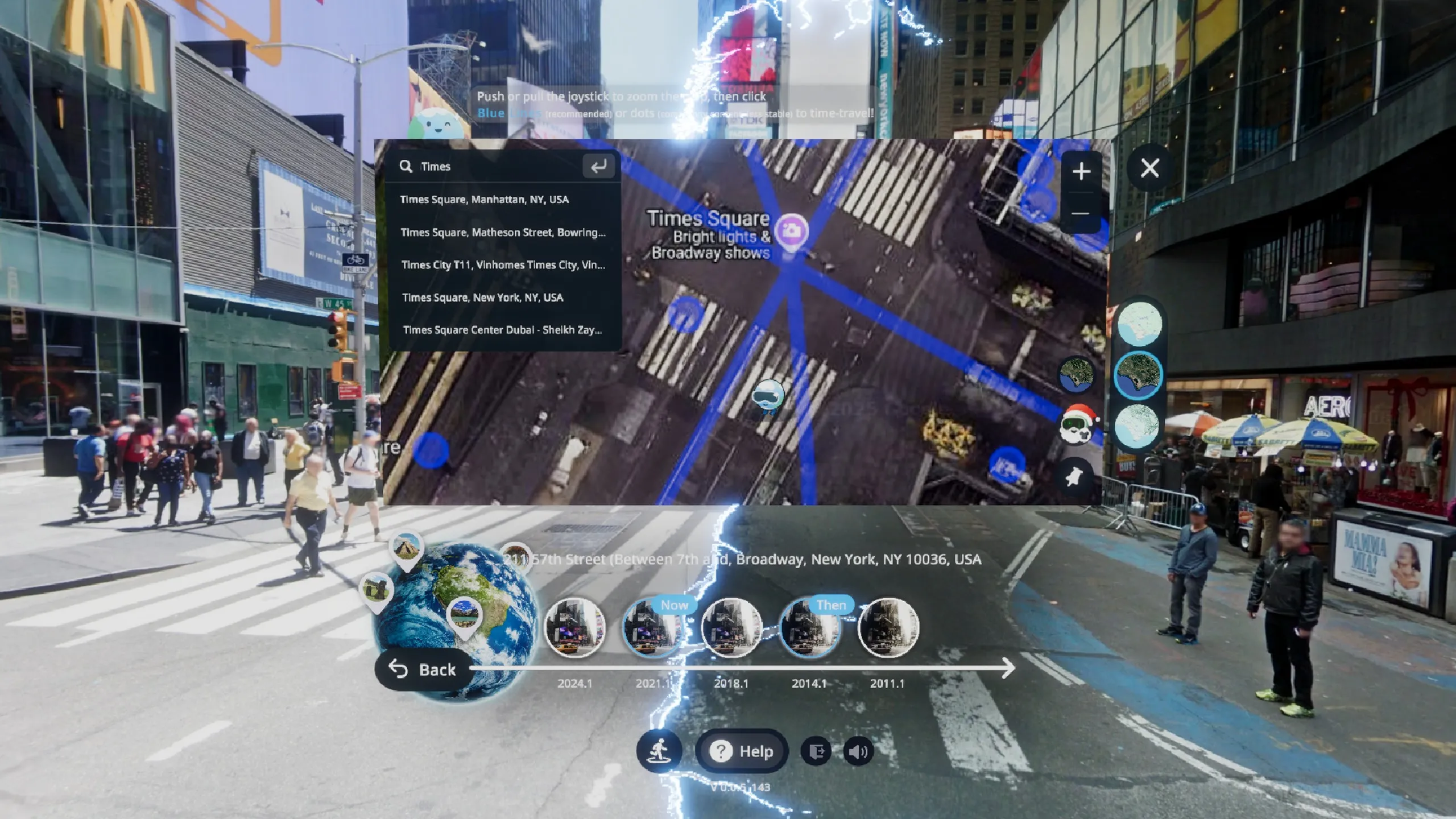Travel to the 2011.1 time thumbnail

(x=887, y=628)
